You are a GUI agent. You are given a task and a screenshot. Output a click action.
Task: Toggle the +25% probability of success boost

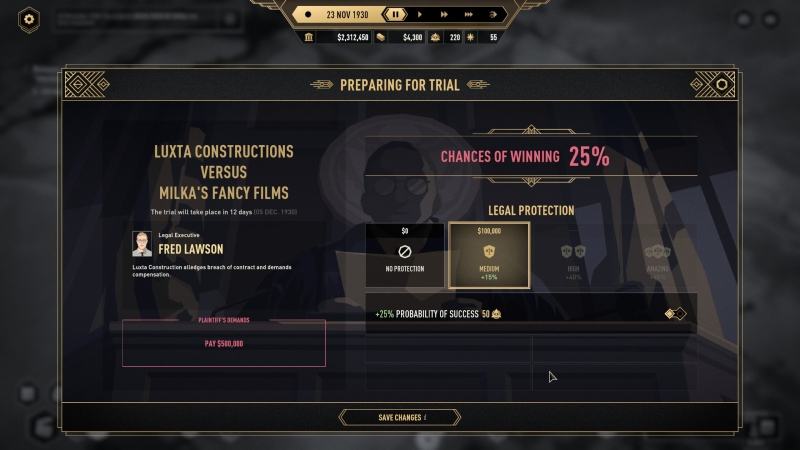pyautogui.click(x=677, y=314)
